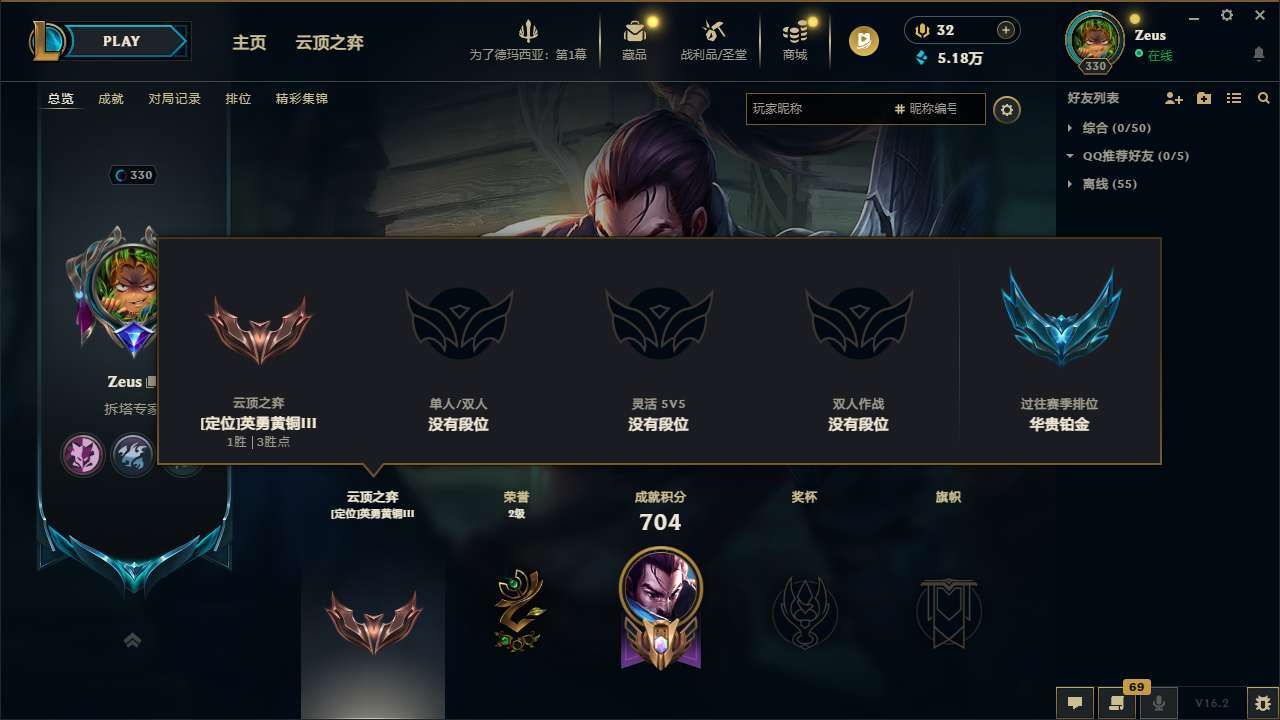Viewport: 1280px width, 720px height.
Task: Click the 为了德玛西亚 event torch icon
Action: [529, 30]
